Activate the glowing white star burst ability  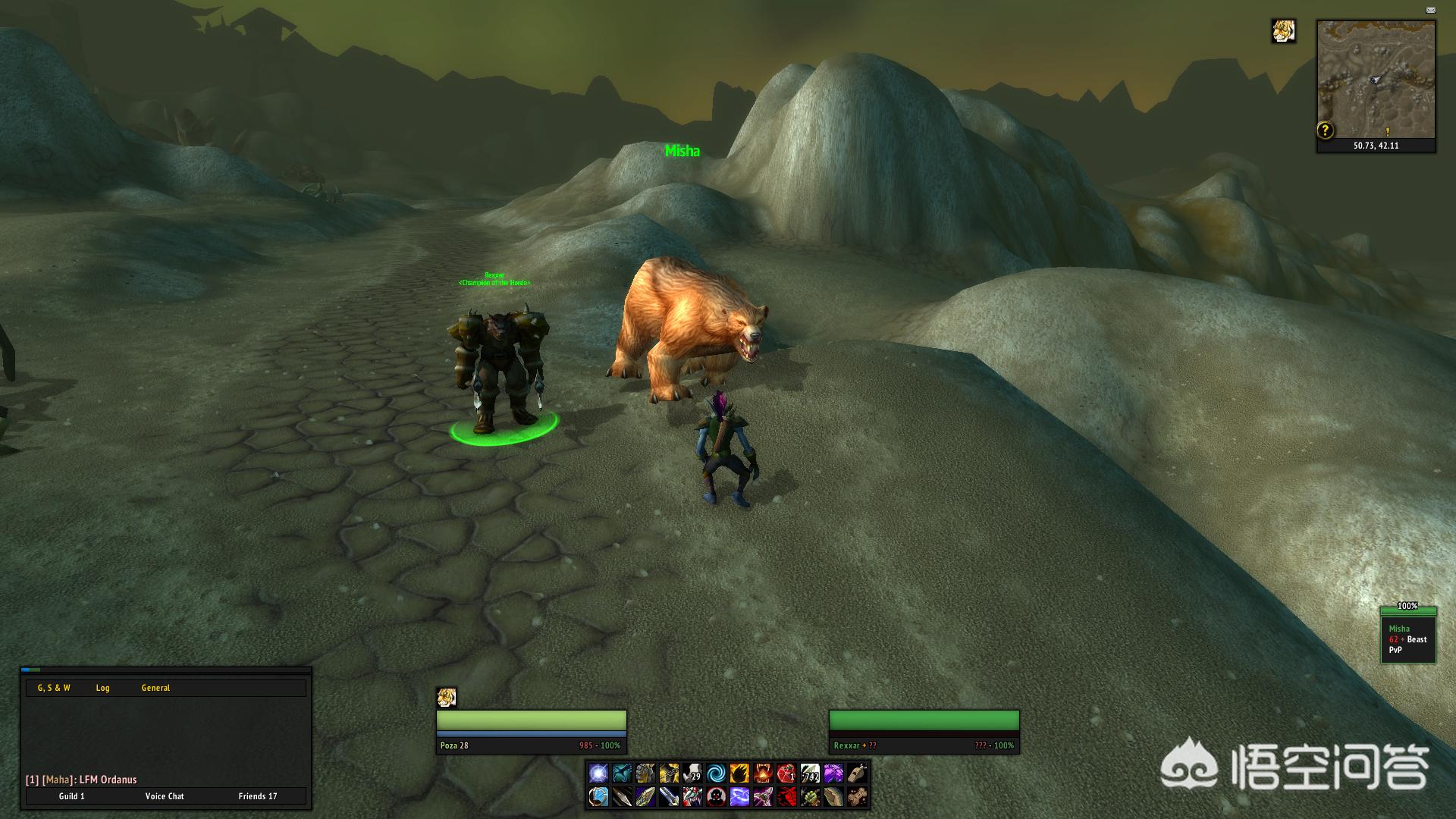pos(598,773)
